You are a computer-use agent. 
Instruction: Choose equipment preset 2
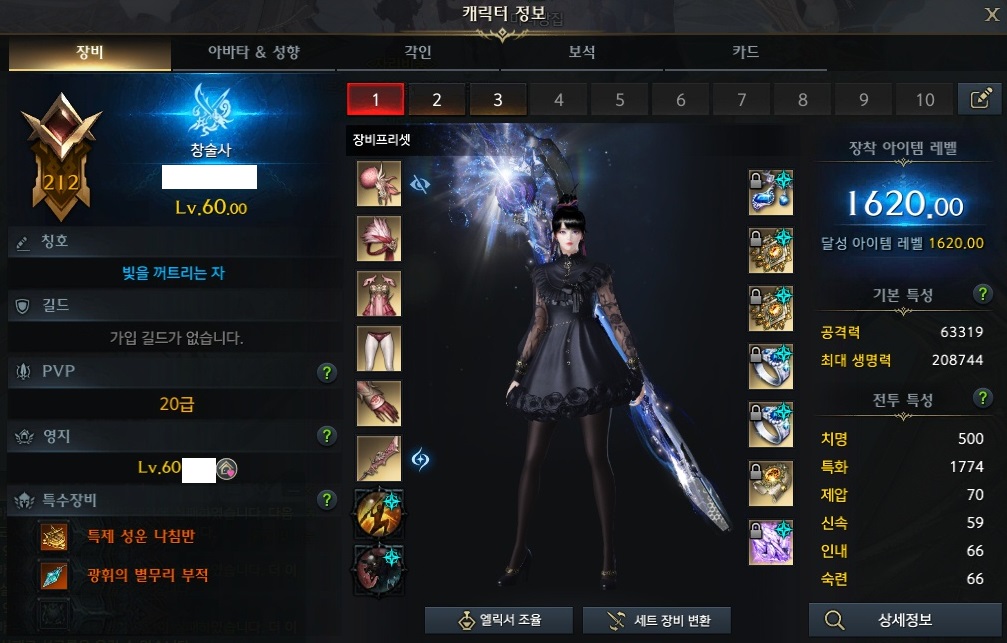[x=437, y=99]
